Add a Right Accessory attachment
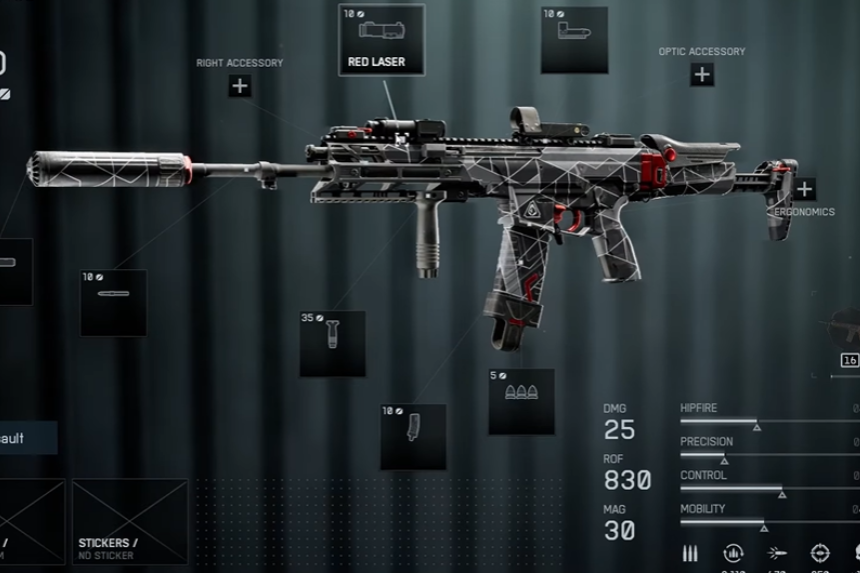The width and height of the screenshot is (860, 573). 240,86
